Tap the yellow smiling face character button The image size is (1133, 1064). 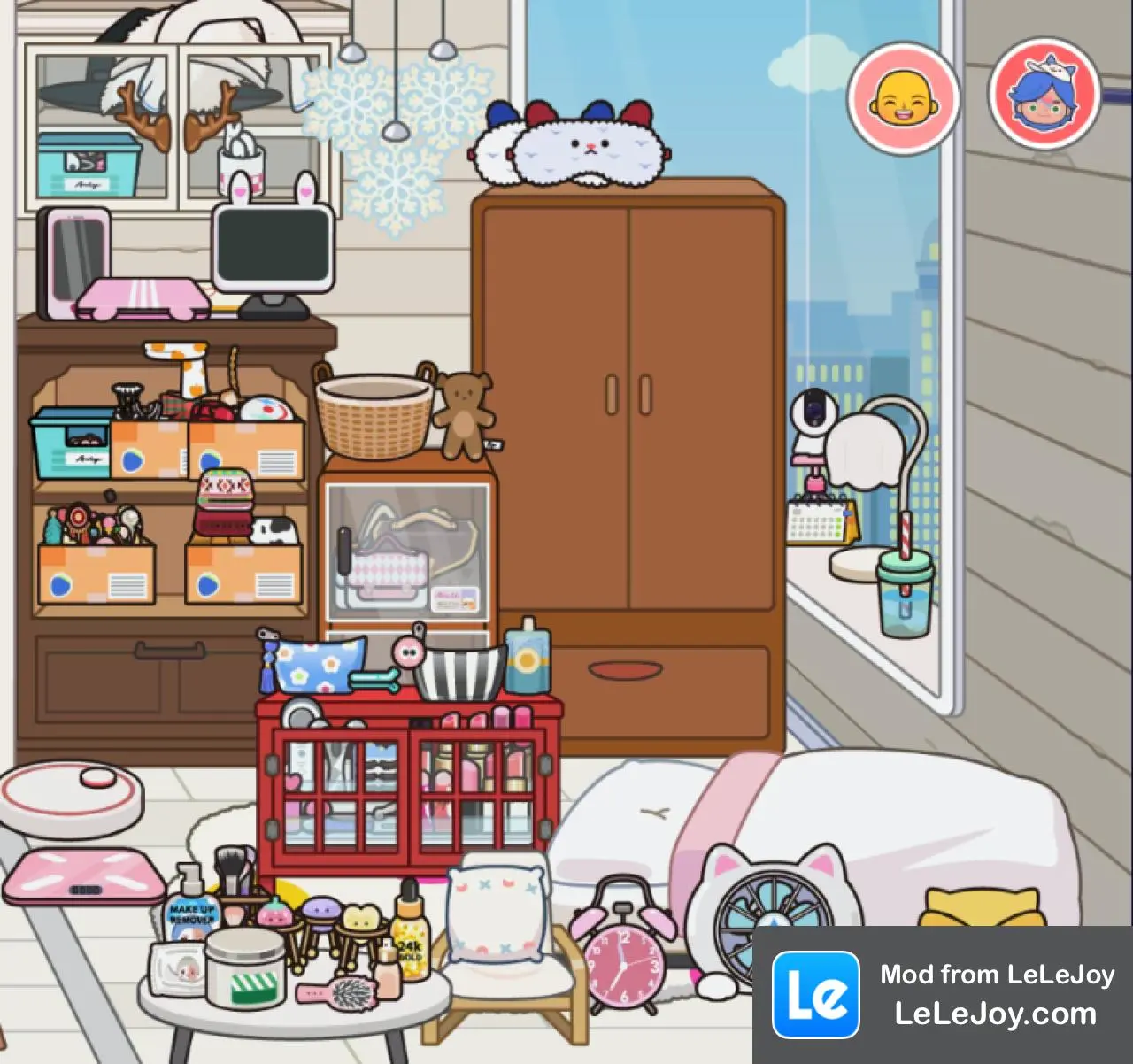[x=903, y=98]
